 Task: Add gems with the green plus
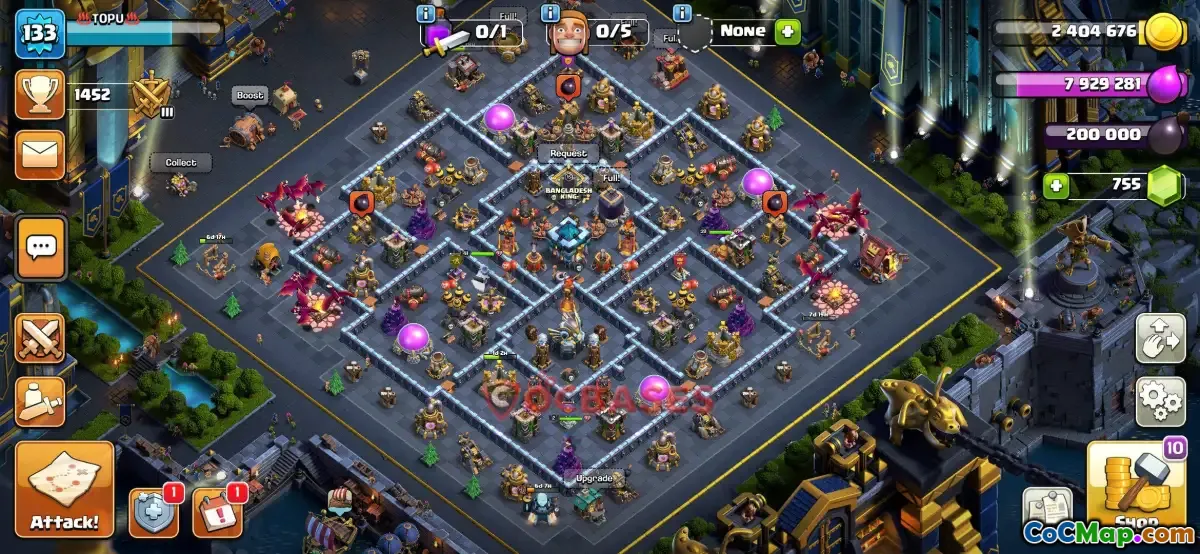1054,185
